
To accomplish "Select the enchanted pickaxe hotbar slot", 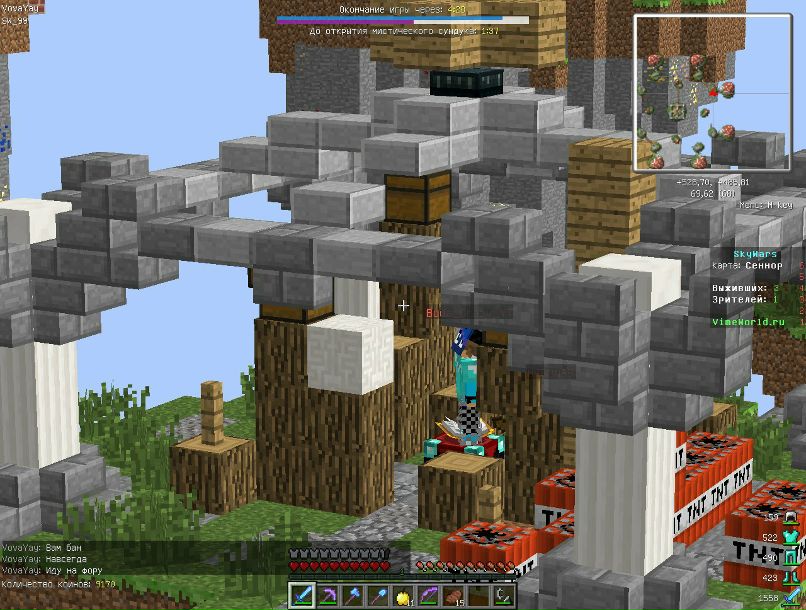I will click(x=328, y=596).
